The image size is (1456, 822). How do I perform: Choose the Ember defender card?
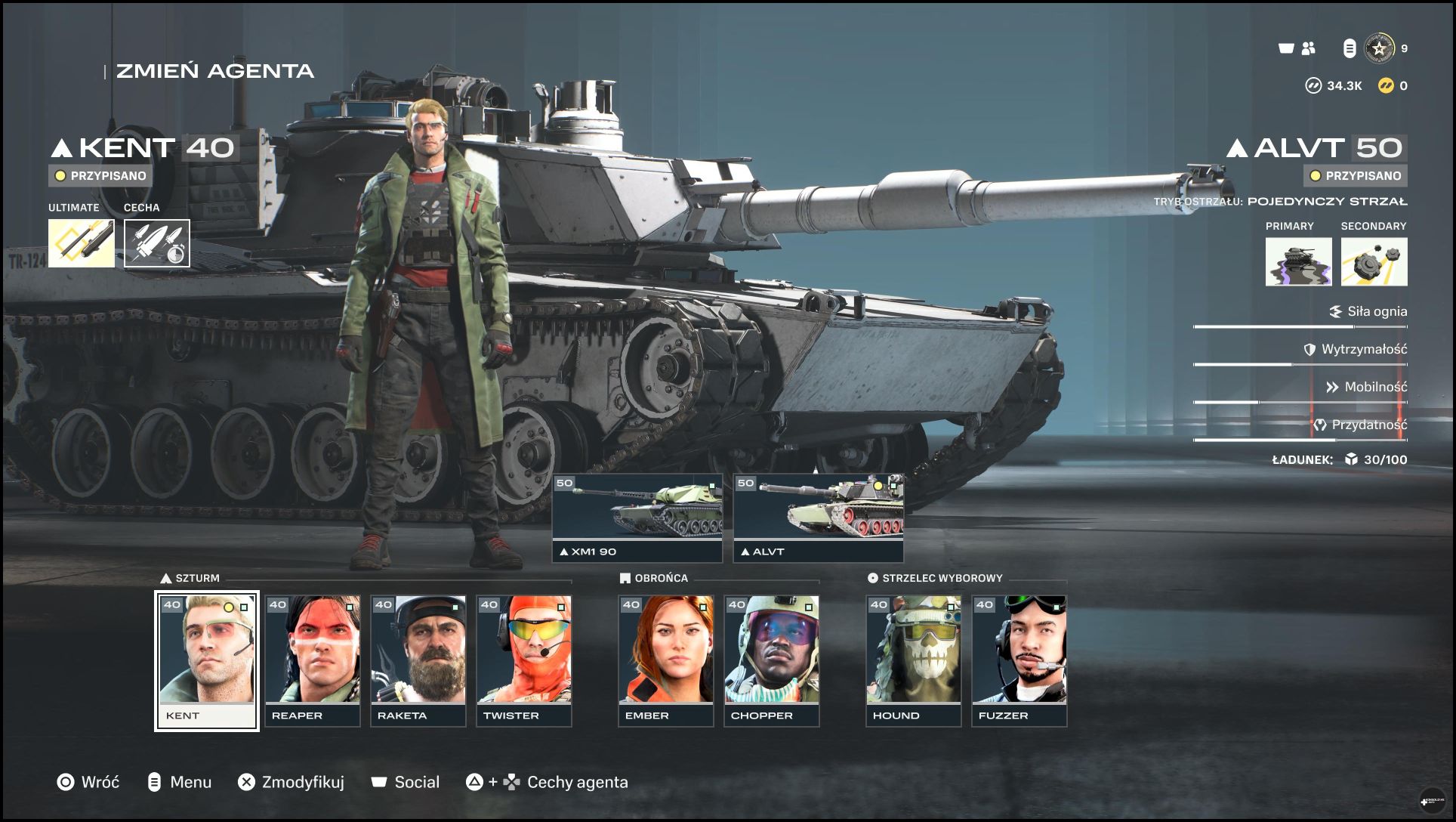[x=666, y=660]
